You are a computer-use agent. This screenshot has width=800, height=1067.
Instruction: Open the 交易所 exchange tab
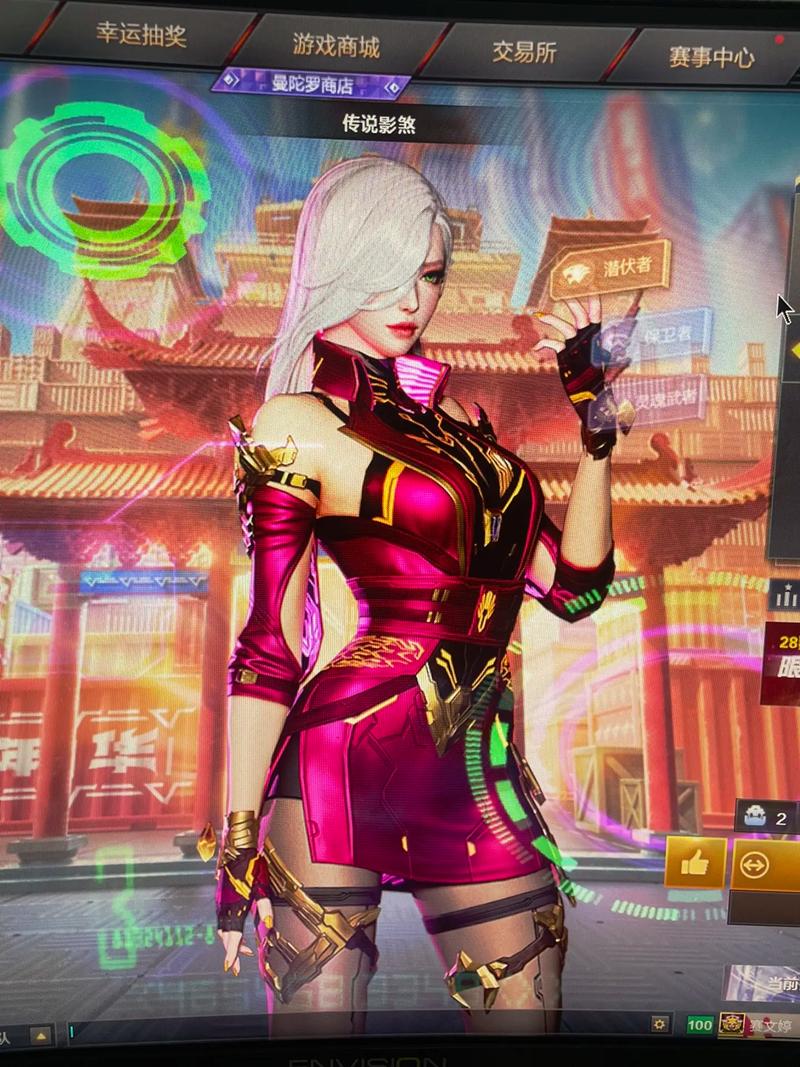coord(524,52)
